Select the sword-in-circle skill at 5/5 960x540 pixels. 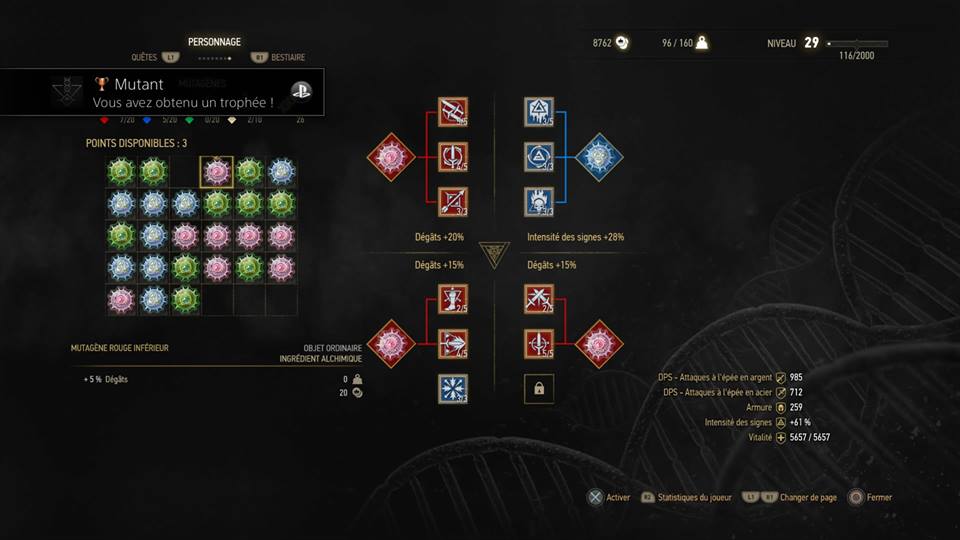[x=539, y=344]
